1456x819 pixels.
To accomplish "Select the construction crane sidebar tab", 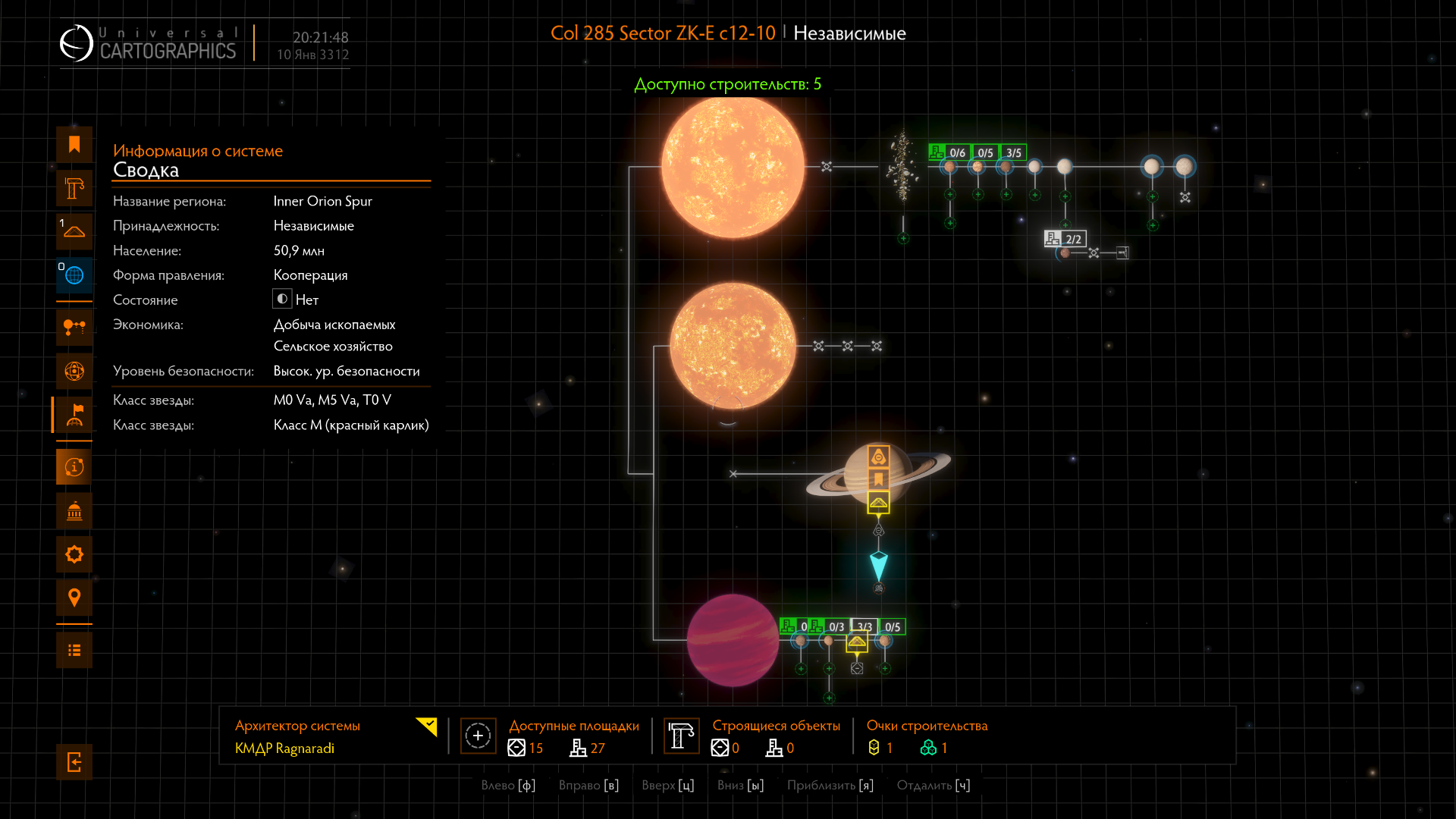I will pyautogui.click(x=74, y=188).
